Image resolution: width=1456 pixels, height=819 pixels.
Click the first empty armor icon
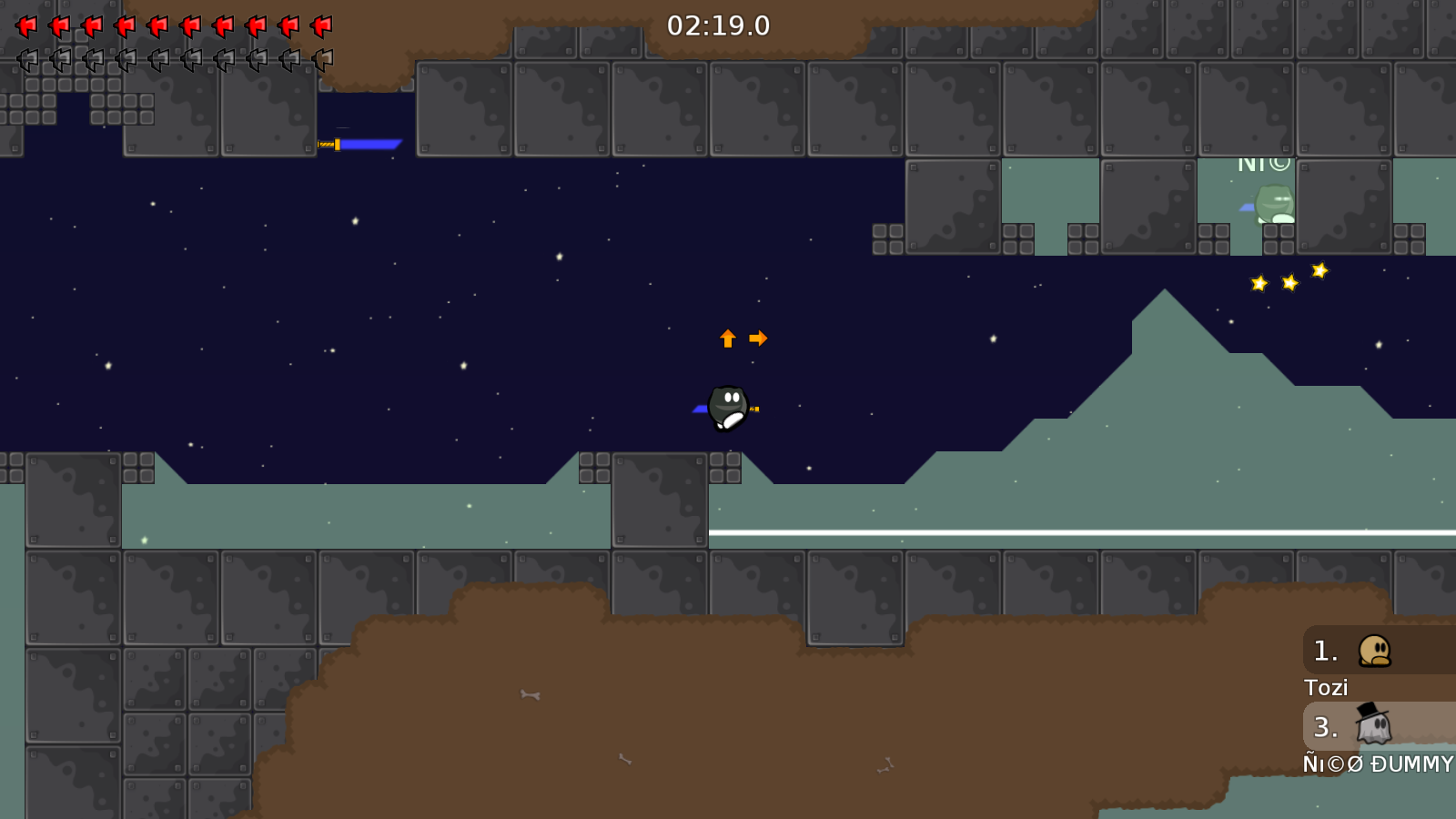point(25,61)
